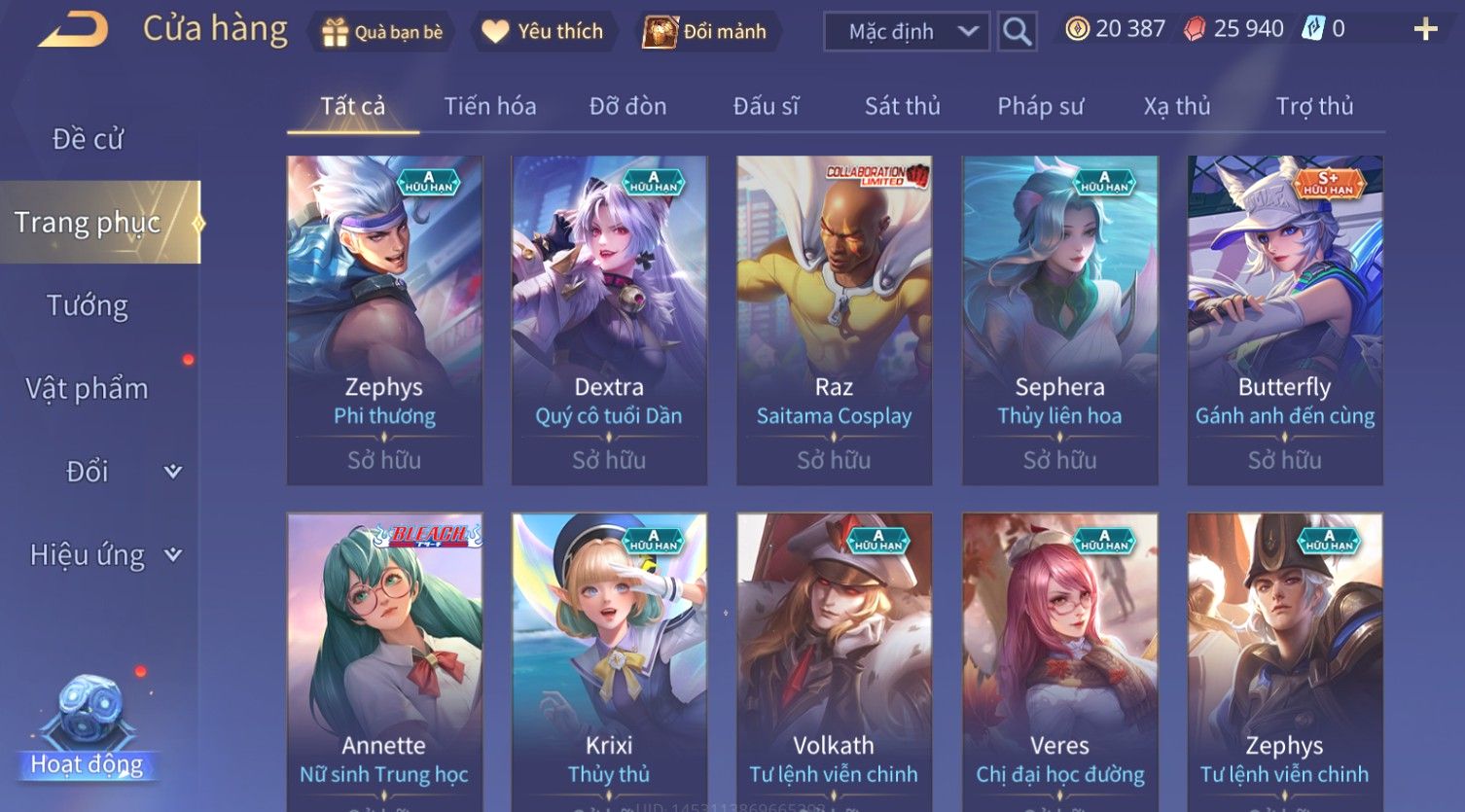Choose the Butterfly Gánh anh đến cùng skin
Viewport: 1465px width, 812px height.
point(1284,320)
